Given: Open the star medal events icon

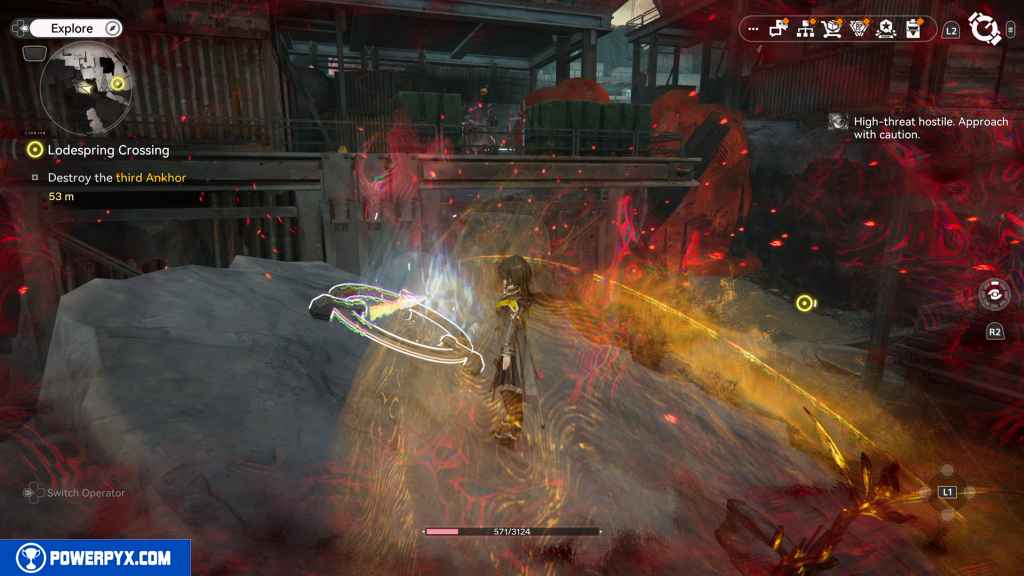Looking at the screenshot, I should [885, 29].
